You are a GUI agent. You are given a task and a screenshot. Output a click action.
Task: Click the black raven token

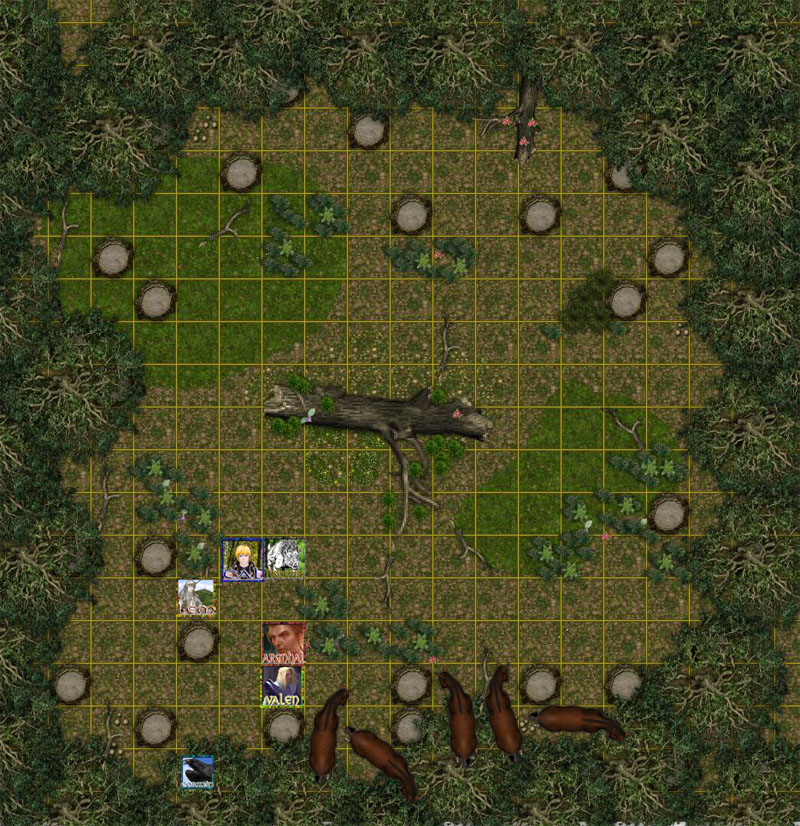198,772
